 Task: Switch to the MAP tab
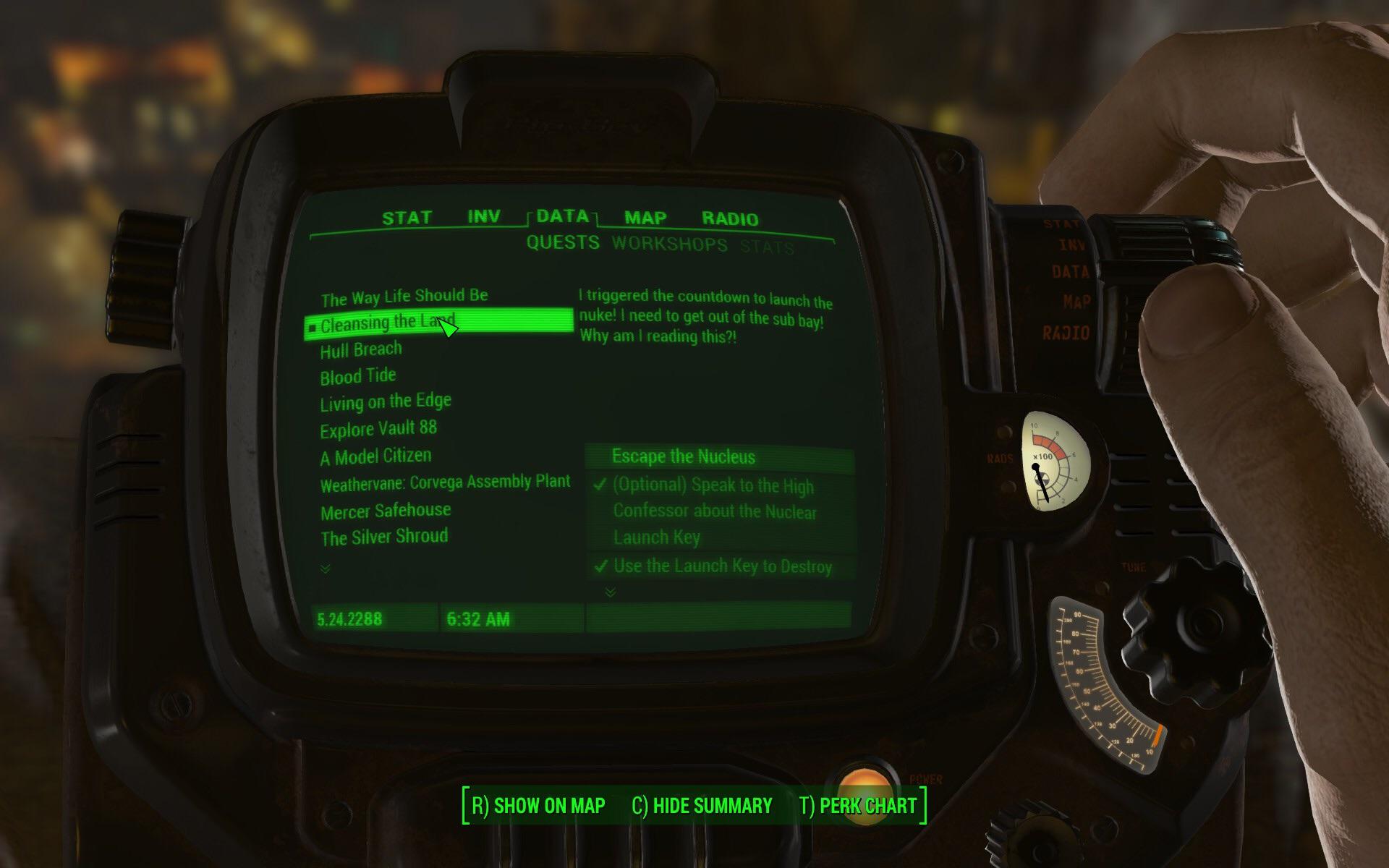(643, 218)
